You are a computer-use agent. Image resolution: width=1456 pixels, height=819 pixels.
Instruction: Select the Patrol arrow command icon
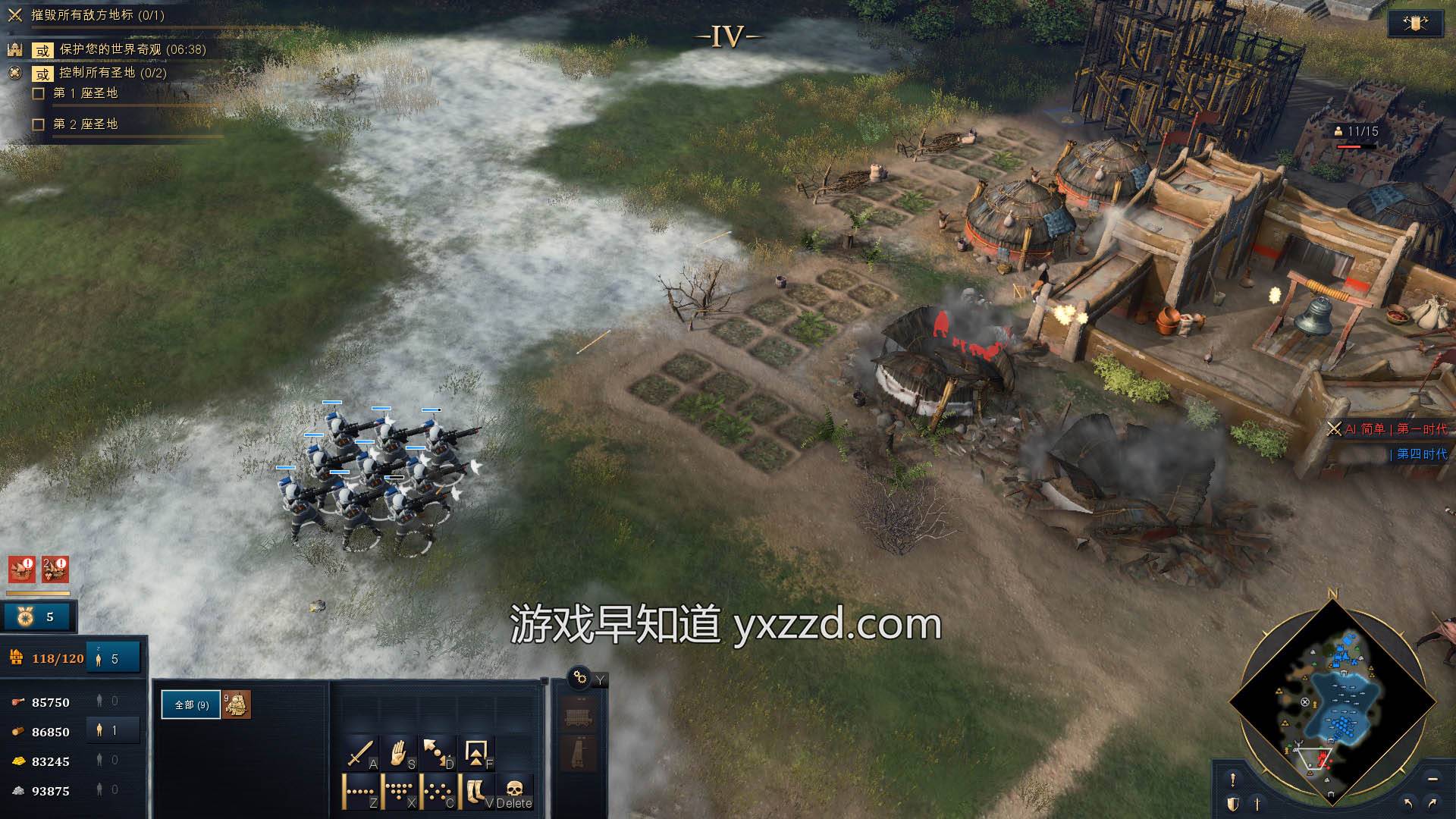[x=435, y=751]
